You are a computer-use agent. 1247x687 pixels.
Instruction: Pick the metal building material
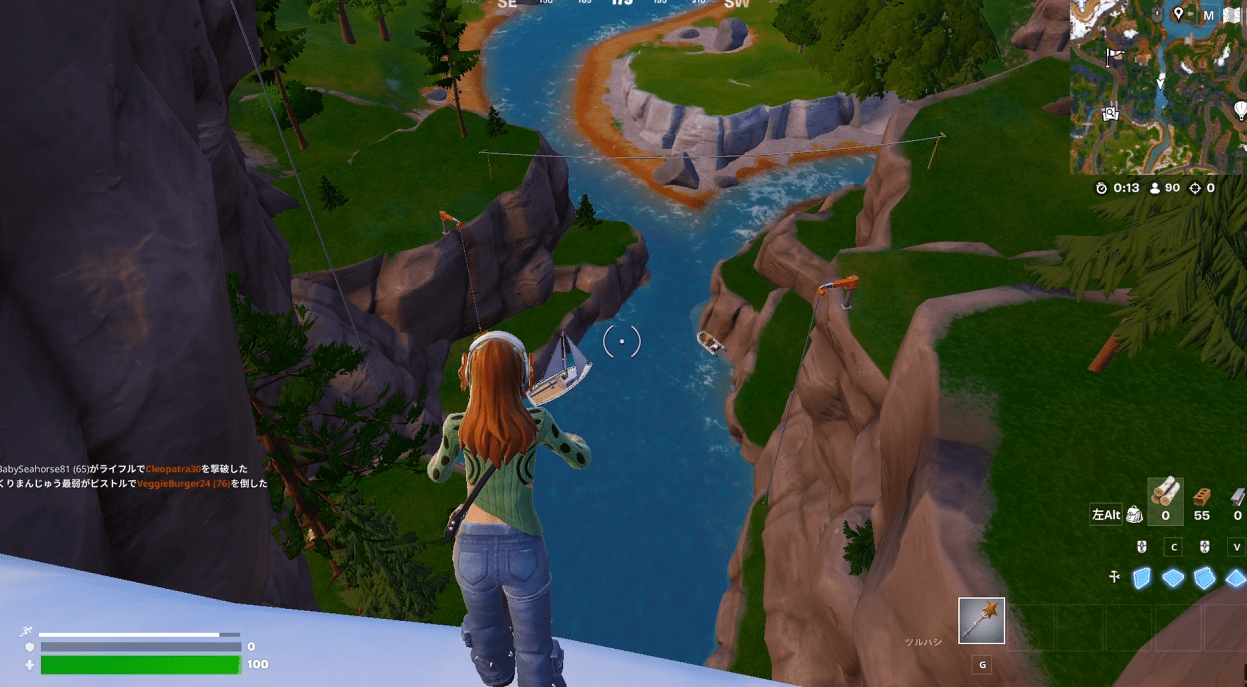tap(1238, 501)
